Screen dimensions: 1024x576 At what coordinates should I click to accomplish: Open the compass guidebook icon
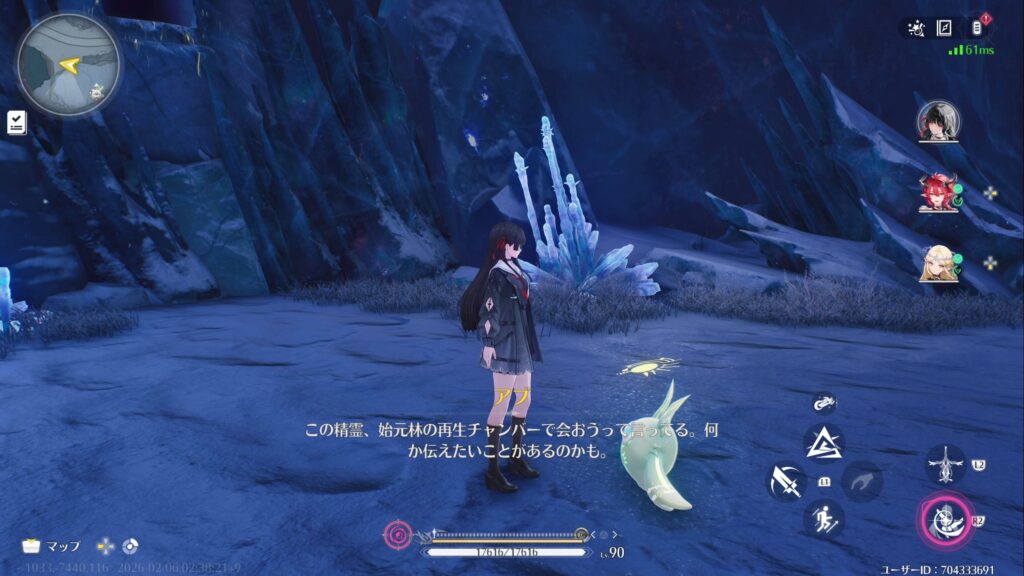coord(943,28)
